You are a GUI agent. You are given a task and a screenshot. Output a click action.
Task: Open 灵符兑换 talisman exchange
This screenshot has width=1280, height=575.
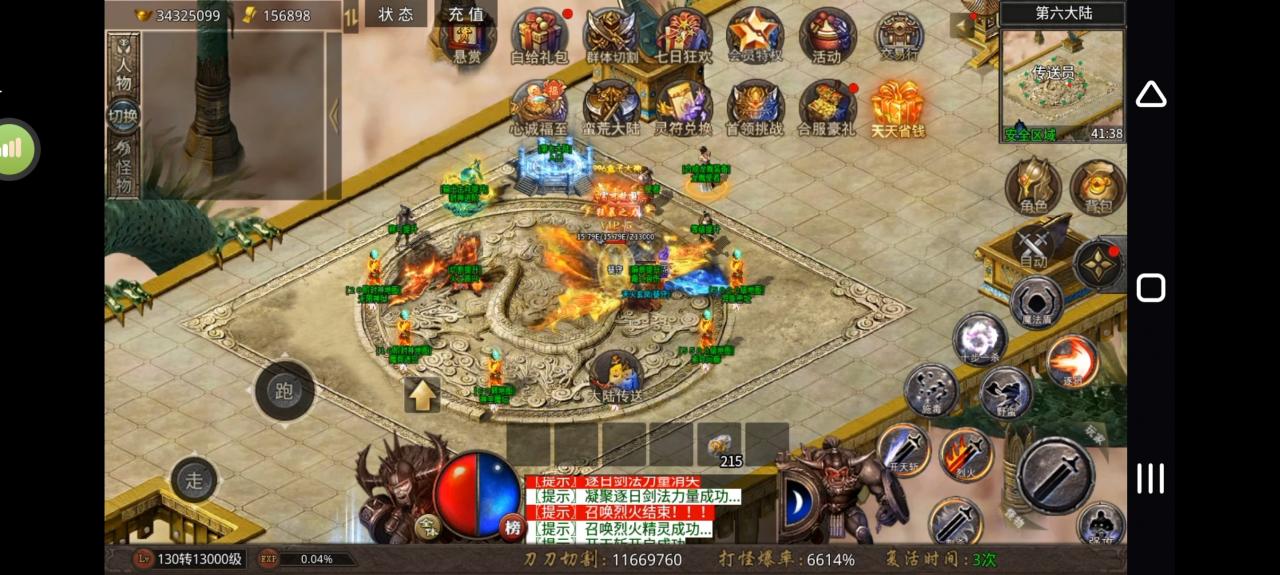pyautogui.click(x=684, y=108)
